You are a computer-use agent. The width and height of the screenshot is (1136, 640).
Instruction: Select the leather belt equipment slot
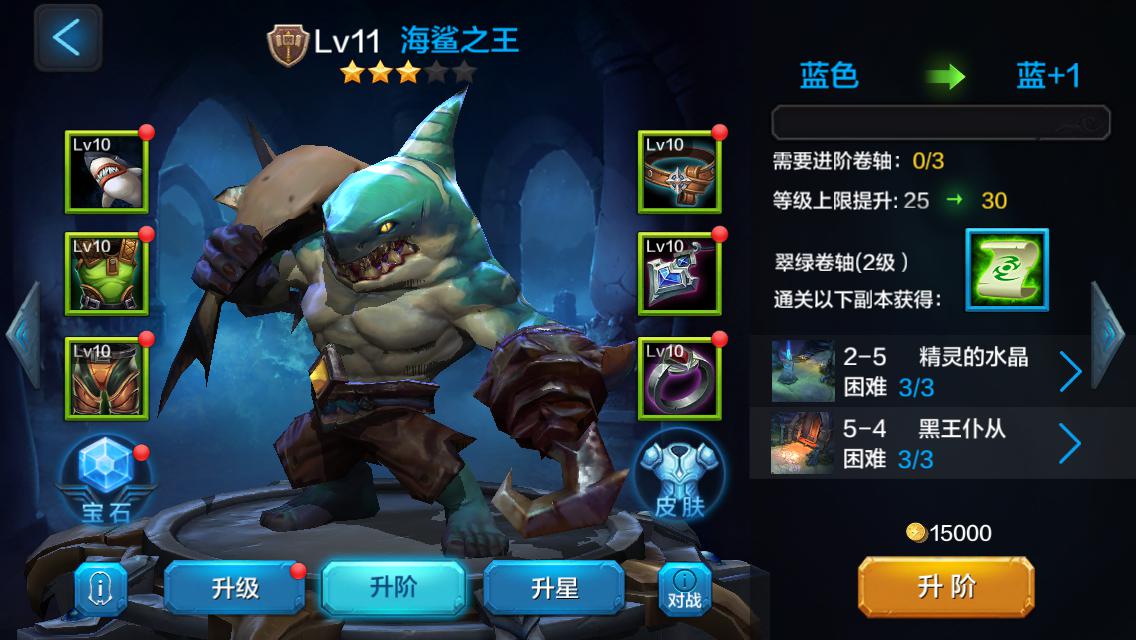click(x=679, y=172)
